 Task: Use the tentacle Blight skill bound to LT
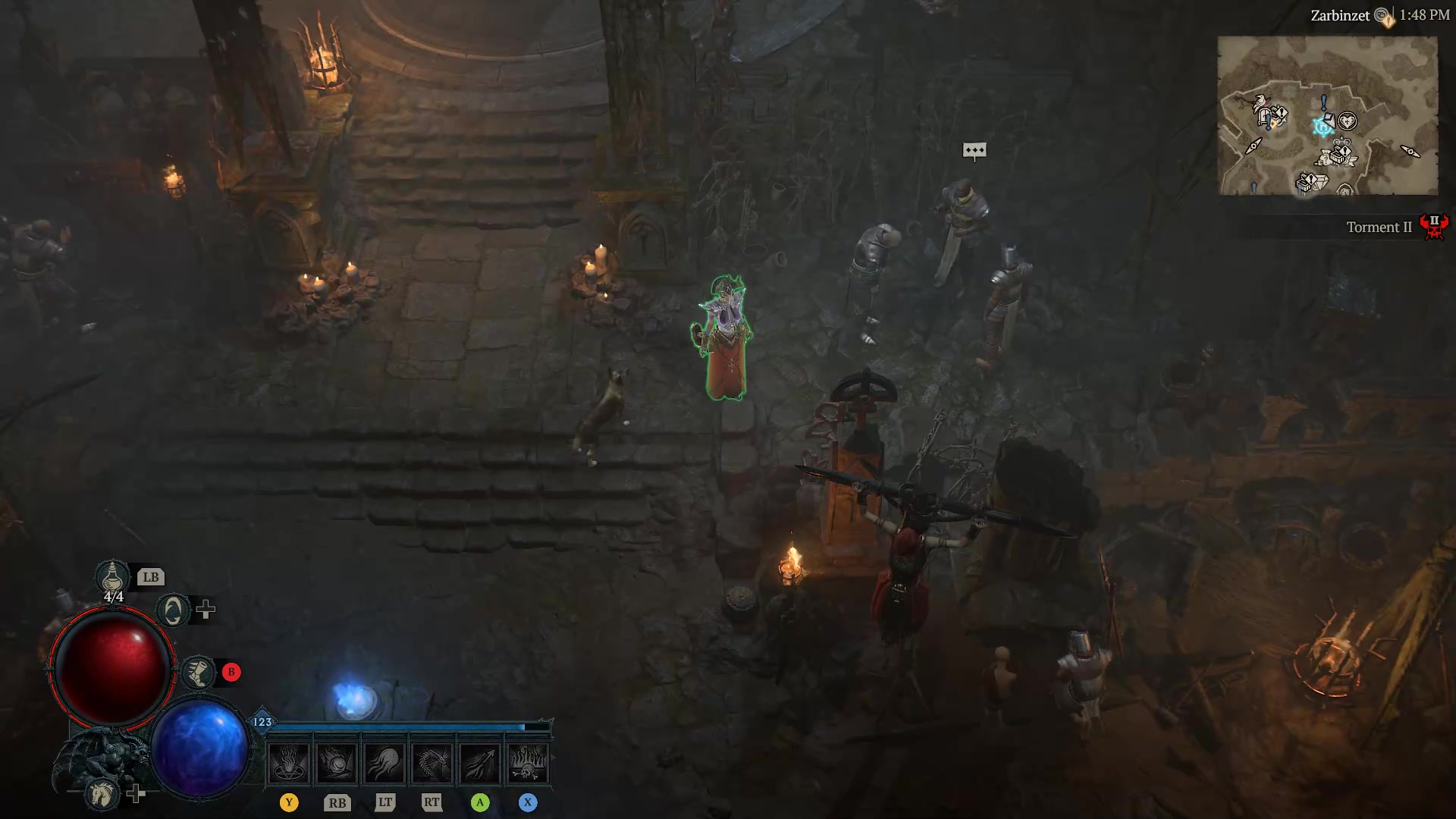pos(385,762)
